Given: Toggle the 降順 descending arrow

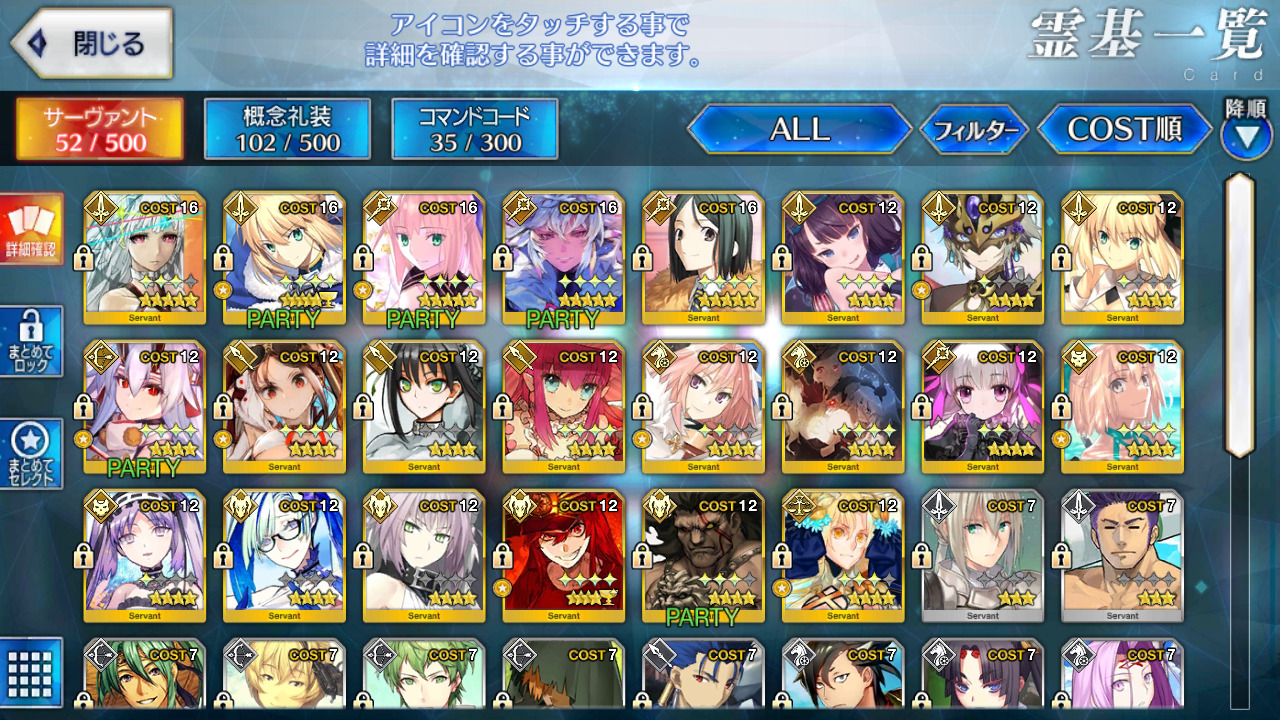Looking at the screenshot, I should click(x=1246, y=135).
